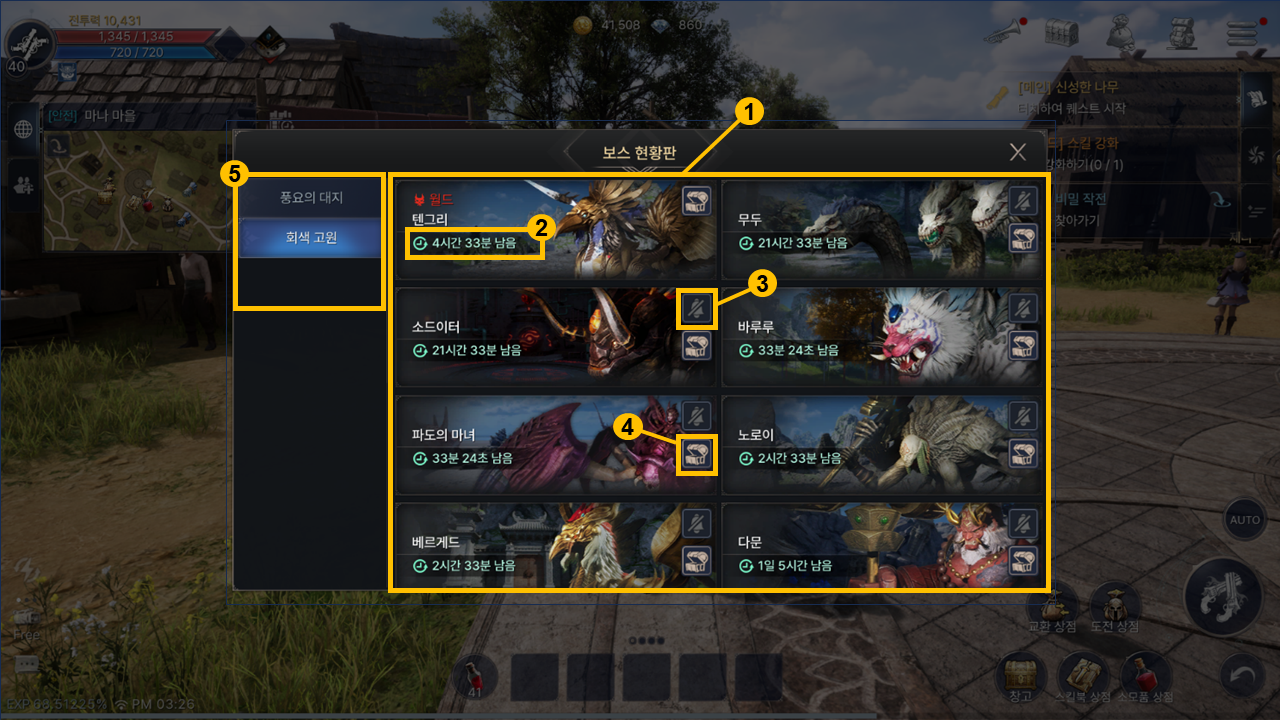Show the 다문 reward chest
Viewport: 1280px width, 720px height.
[1022, 560]
